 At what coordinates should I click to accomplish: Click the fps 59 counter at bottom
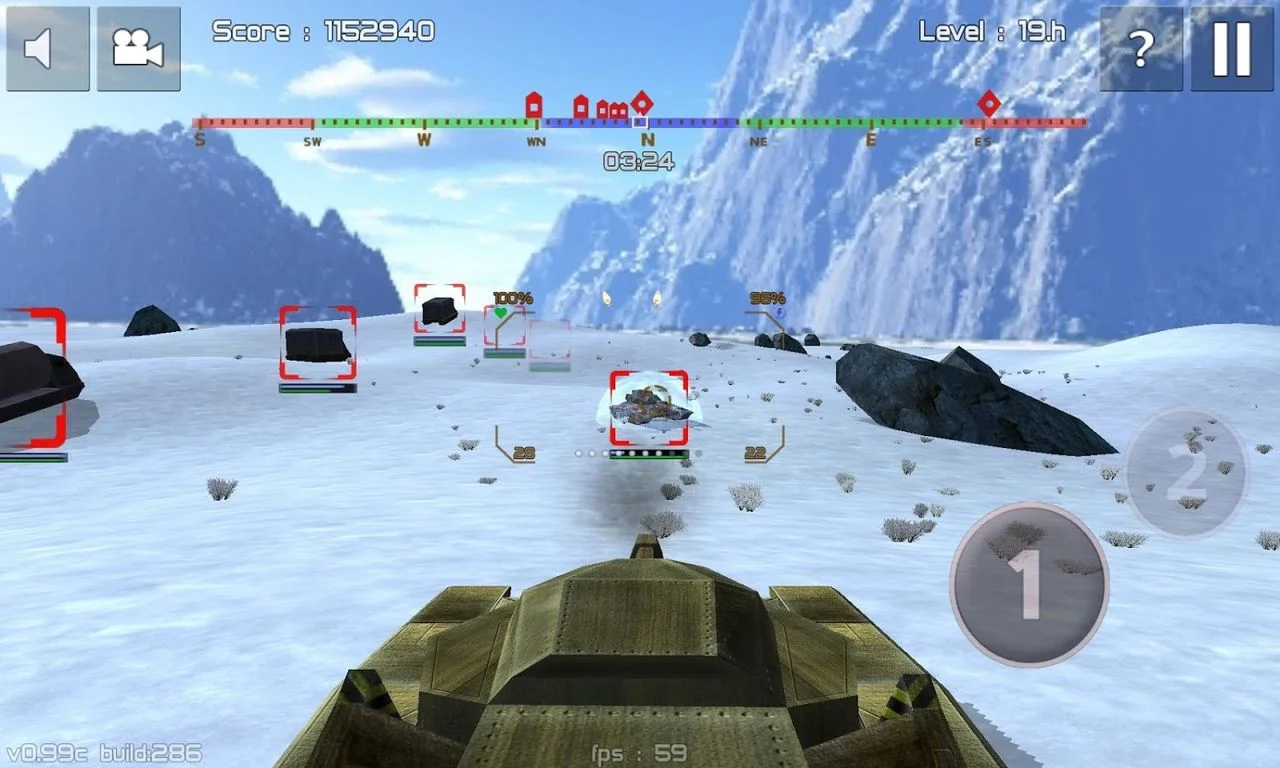pos(638,753)
